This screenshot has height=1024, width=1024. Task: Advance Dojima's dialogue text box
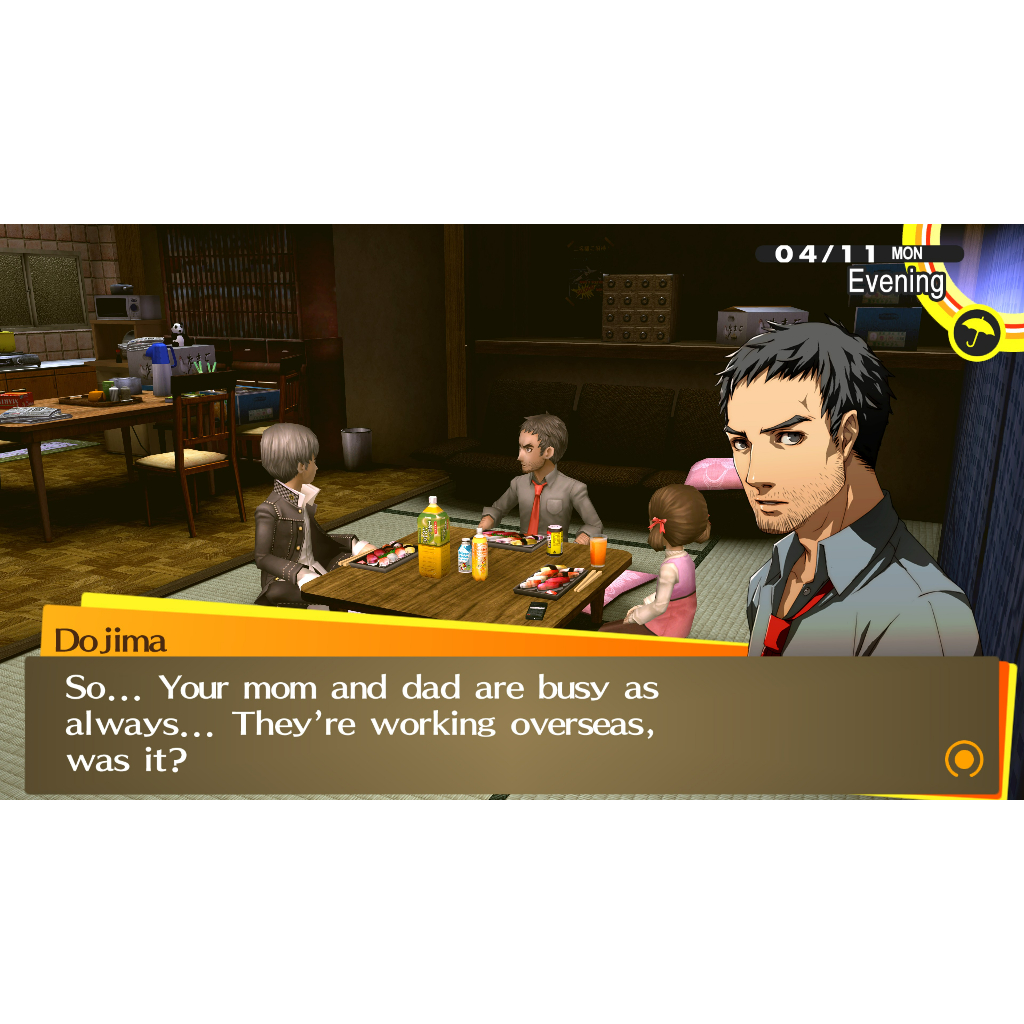point(500,725)
